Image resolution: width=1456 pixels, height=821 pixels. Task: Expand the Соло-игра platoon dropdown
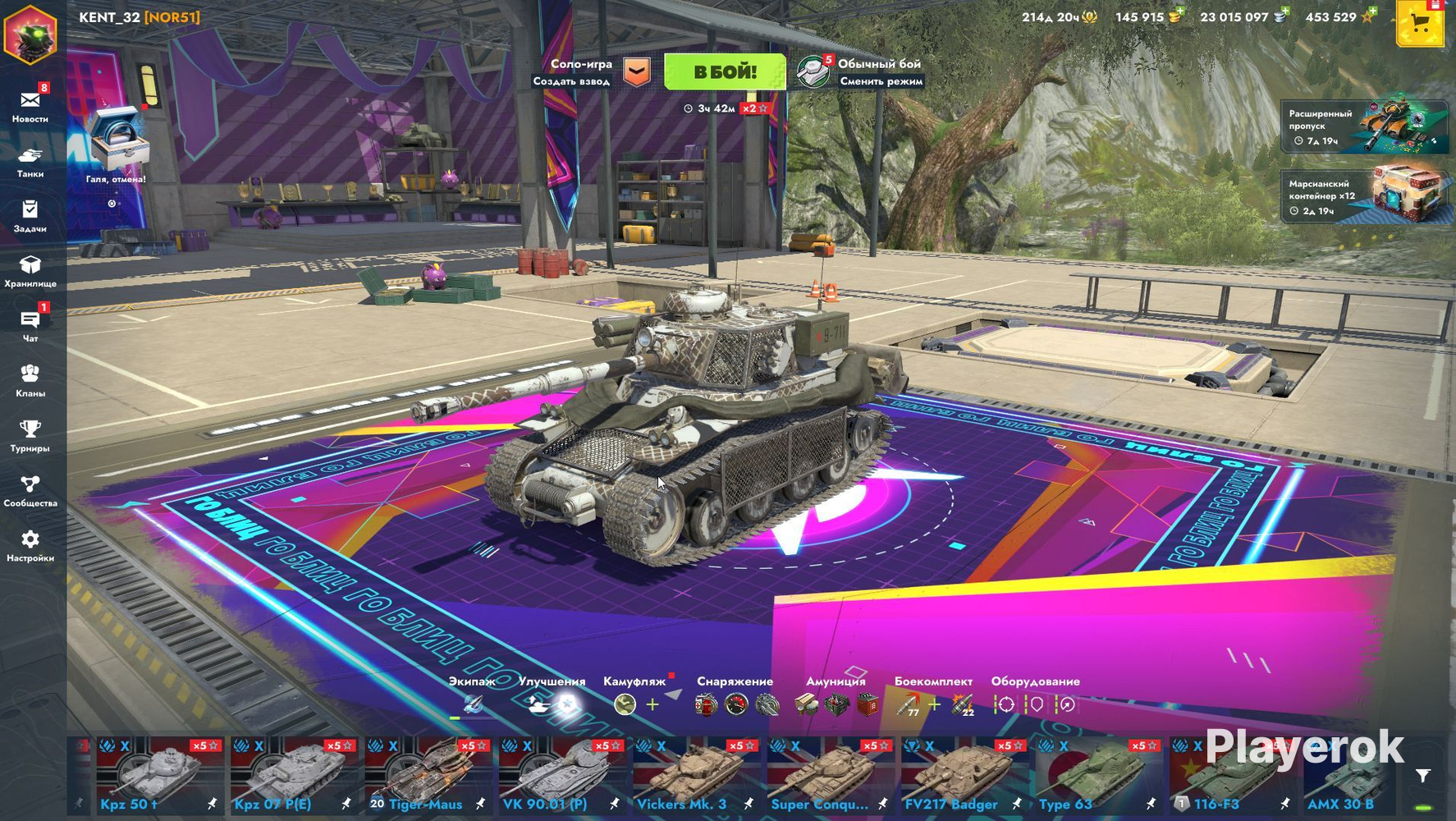tap(637, 72)
